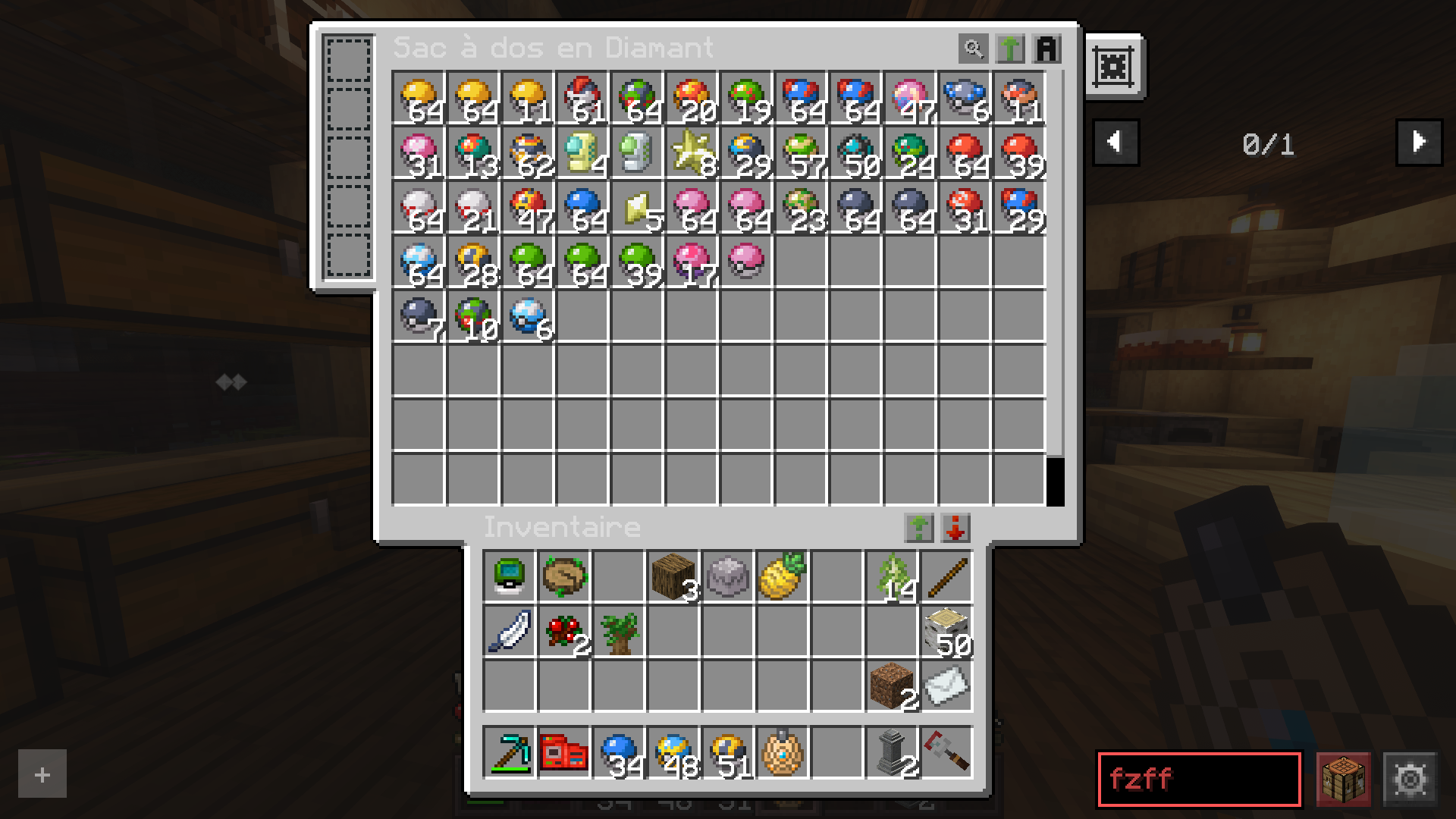The height and width of the screenshot is (819, 1456).
Task: Select the crafting table icon near the search bar
Action: pyautogui.click(x=1344, y=778)
